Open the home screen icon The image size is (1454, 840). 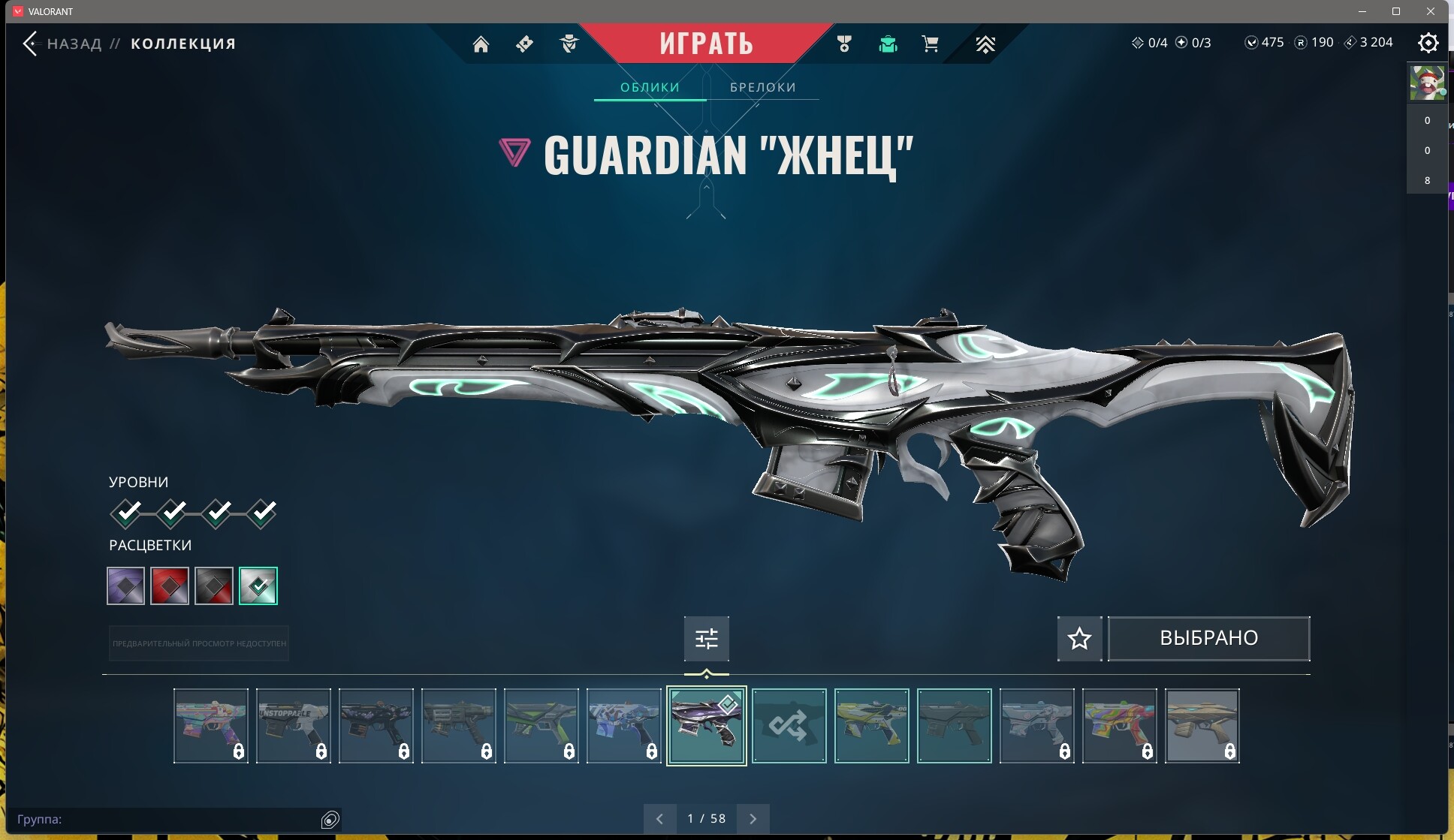(481, 44)
